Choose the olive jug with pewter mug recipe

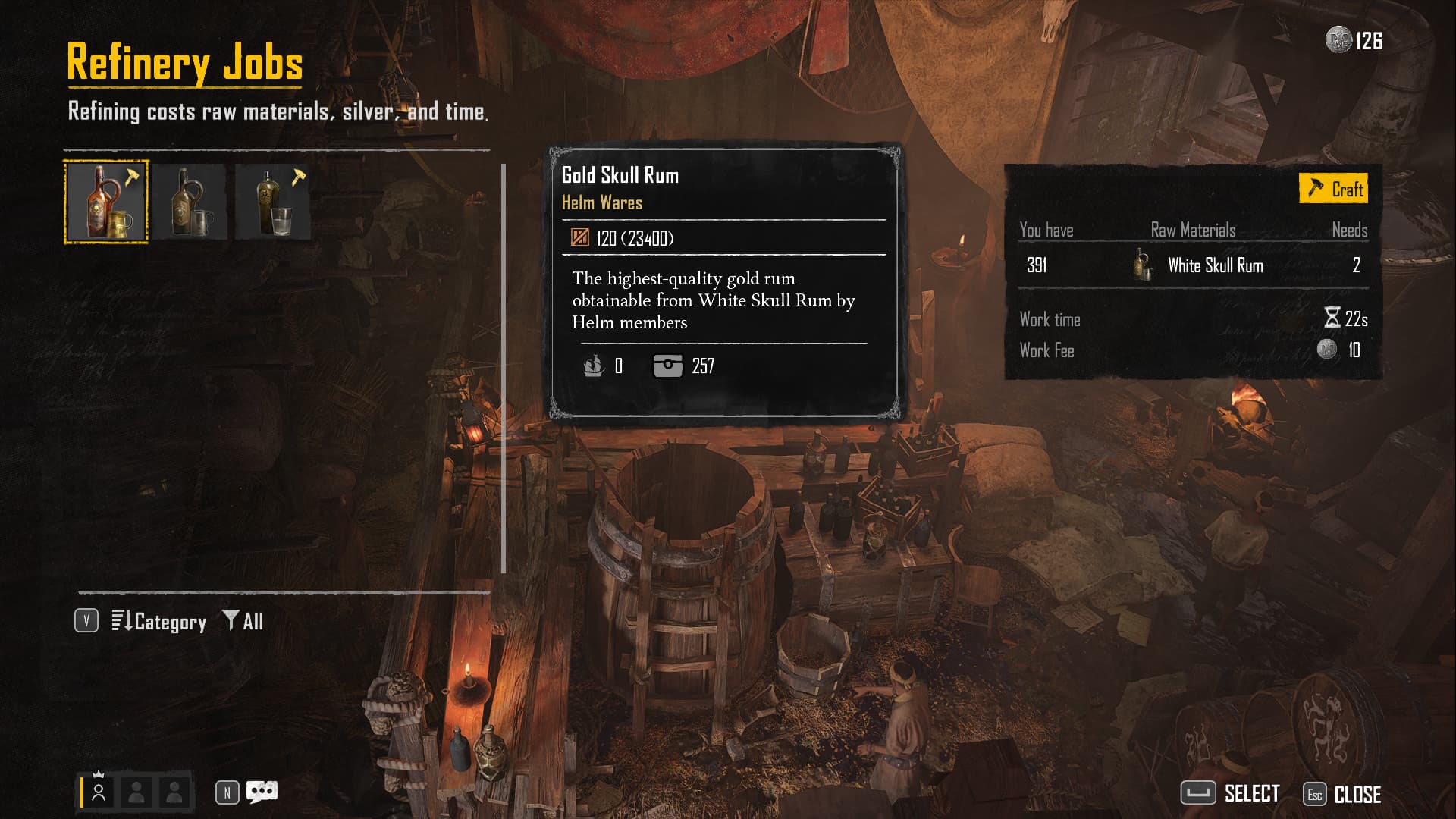coord(190,202)
